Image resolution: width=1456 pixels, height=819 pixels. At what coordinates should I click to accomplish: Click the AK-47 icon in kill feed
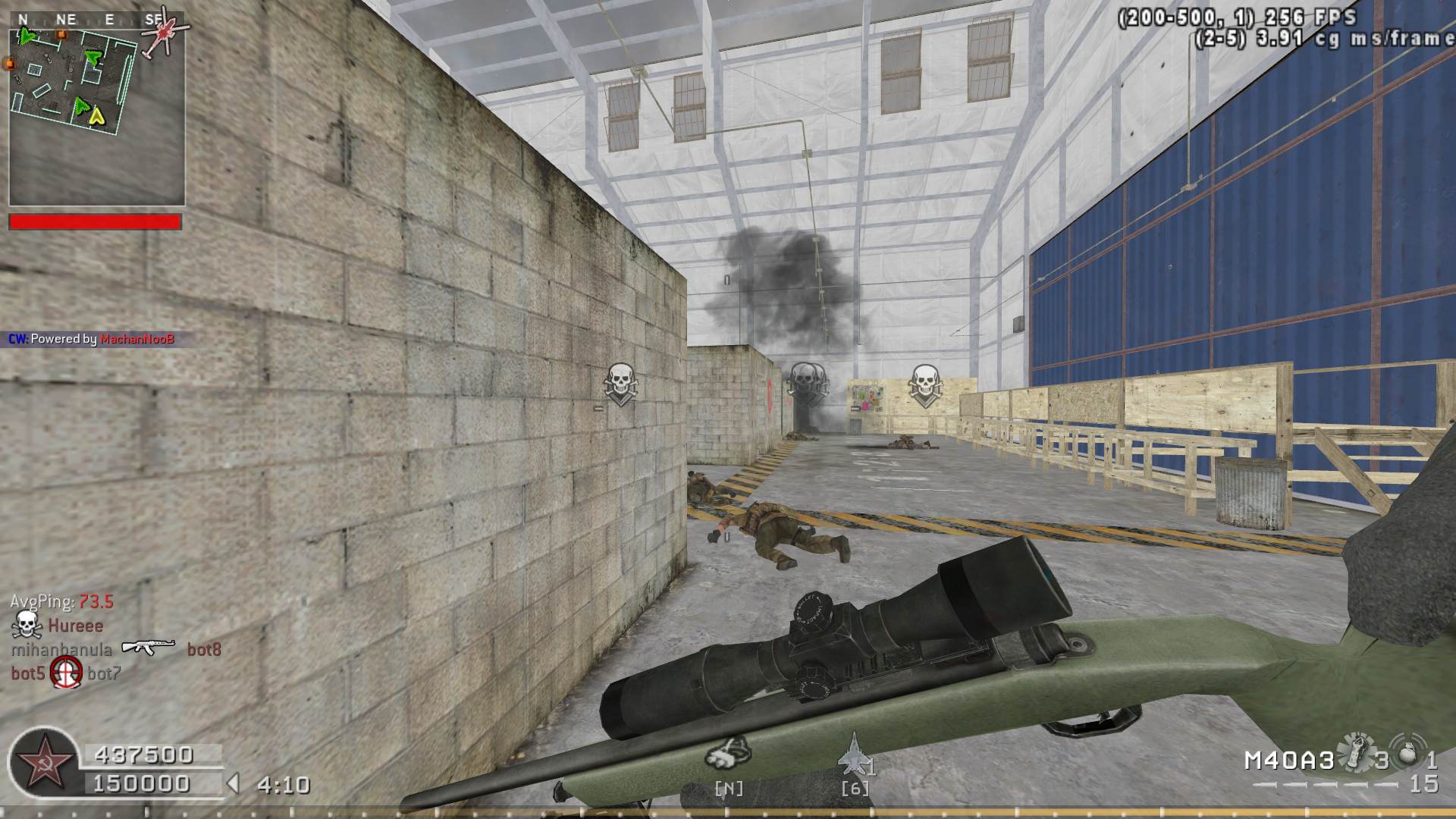[149, 648]
